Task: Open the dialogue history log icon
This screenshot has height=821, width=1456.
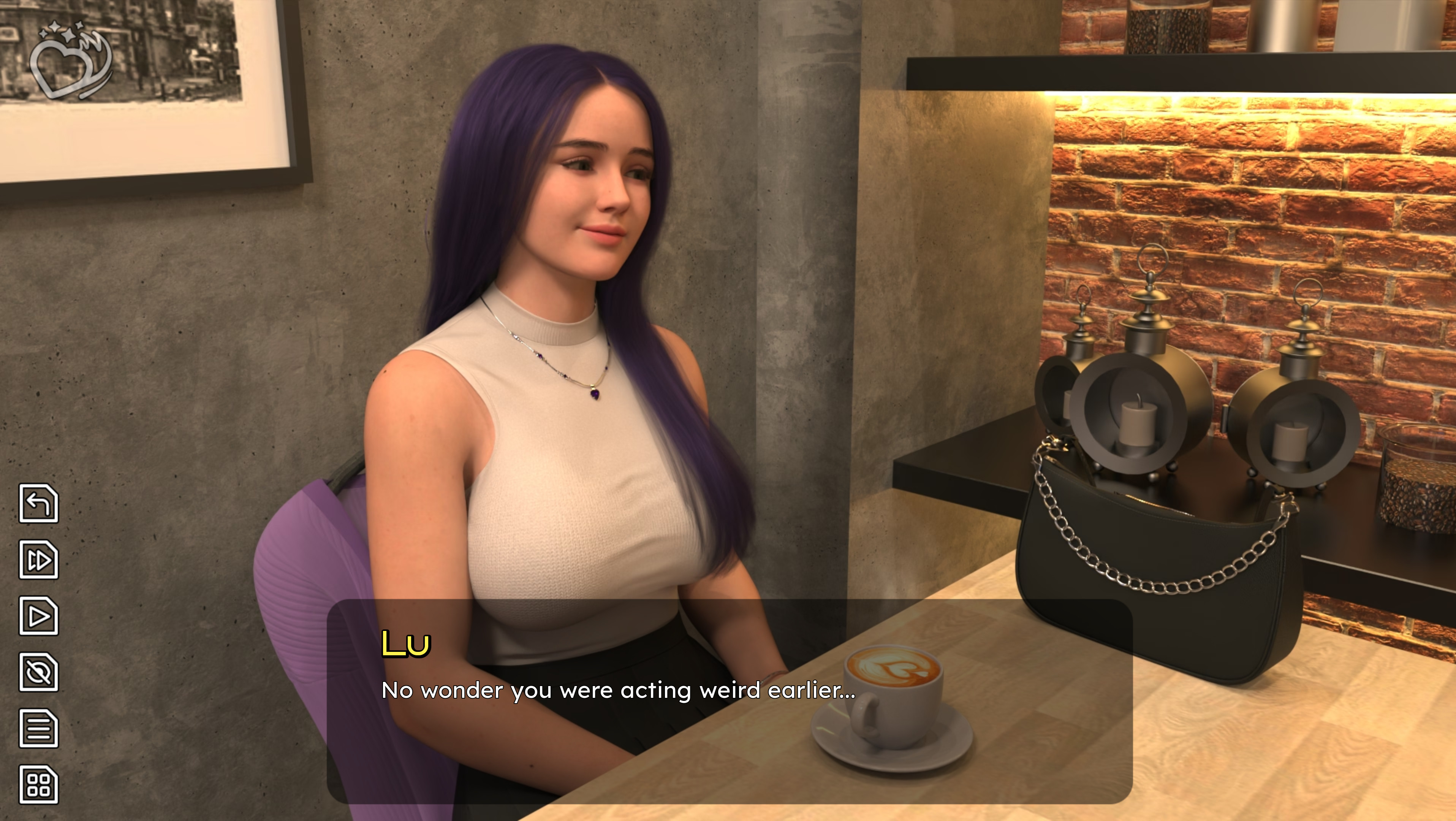Action: tap(38, 728)
